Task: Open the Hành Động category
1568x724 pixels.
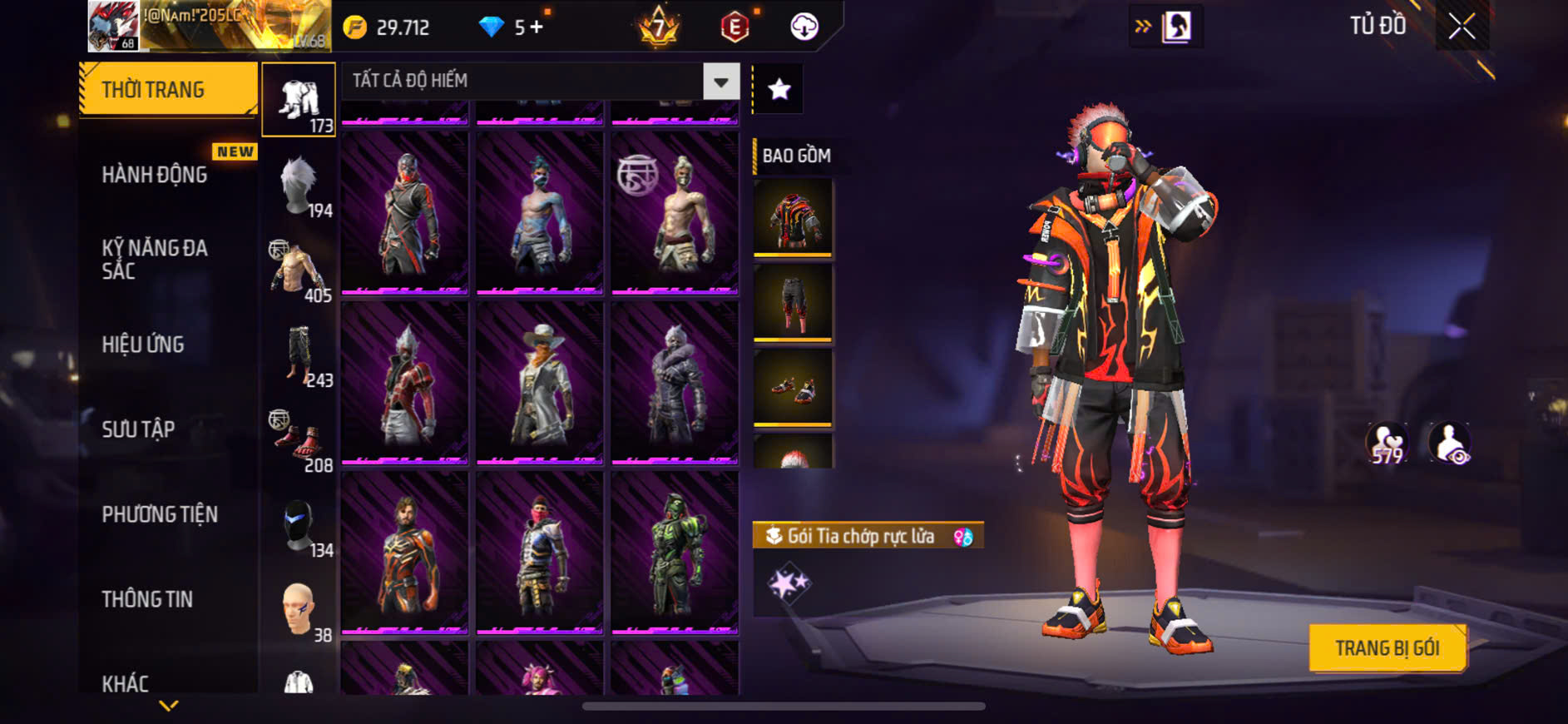Action: pyautogui.click(x=155, y=175)
